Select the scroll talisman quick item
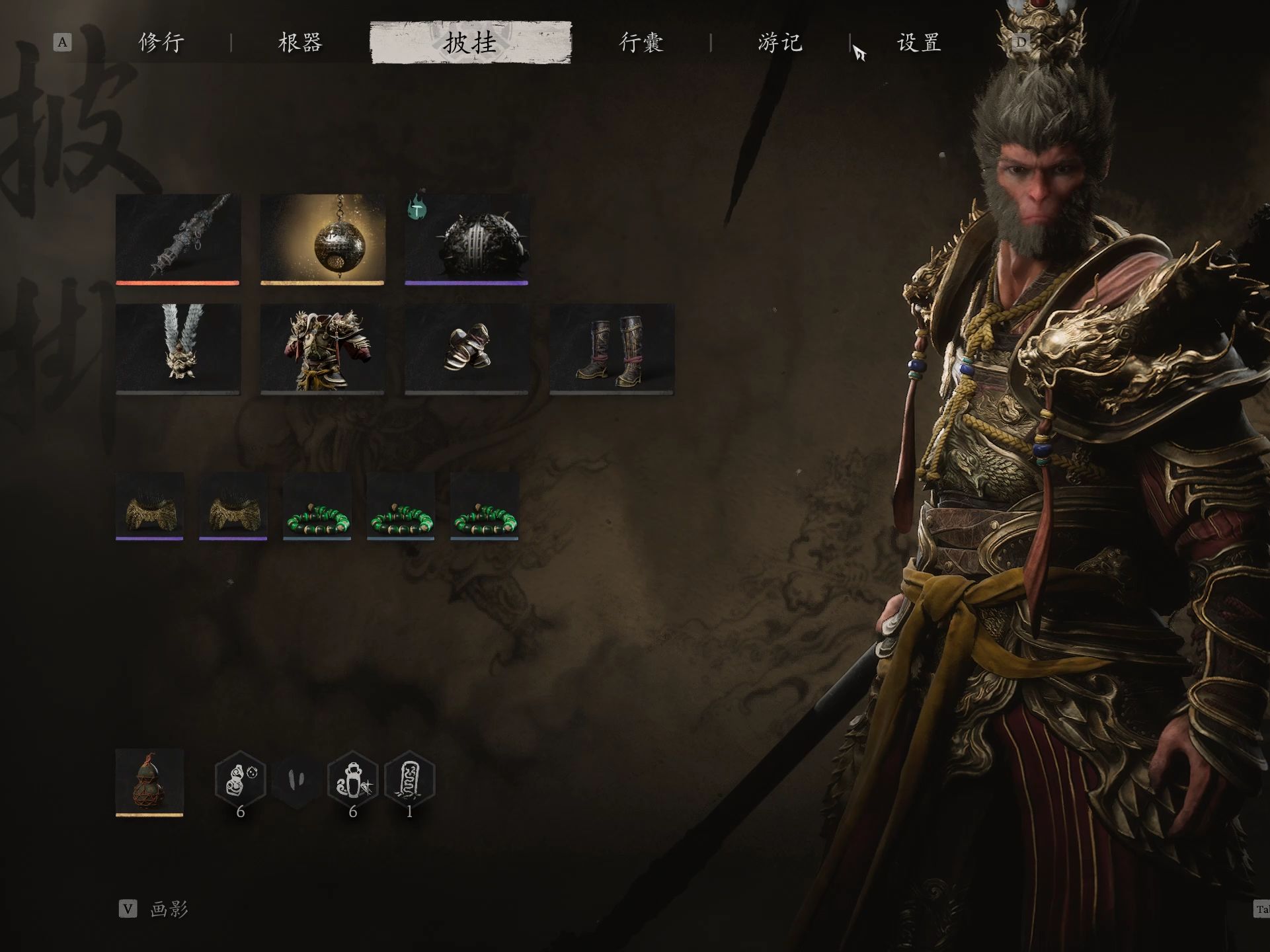This screenshot has height=952, width=1270. click(409, 780)
